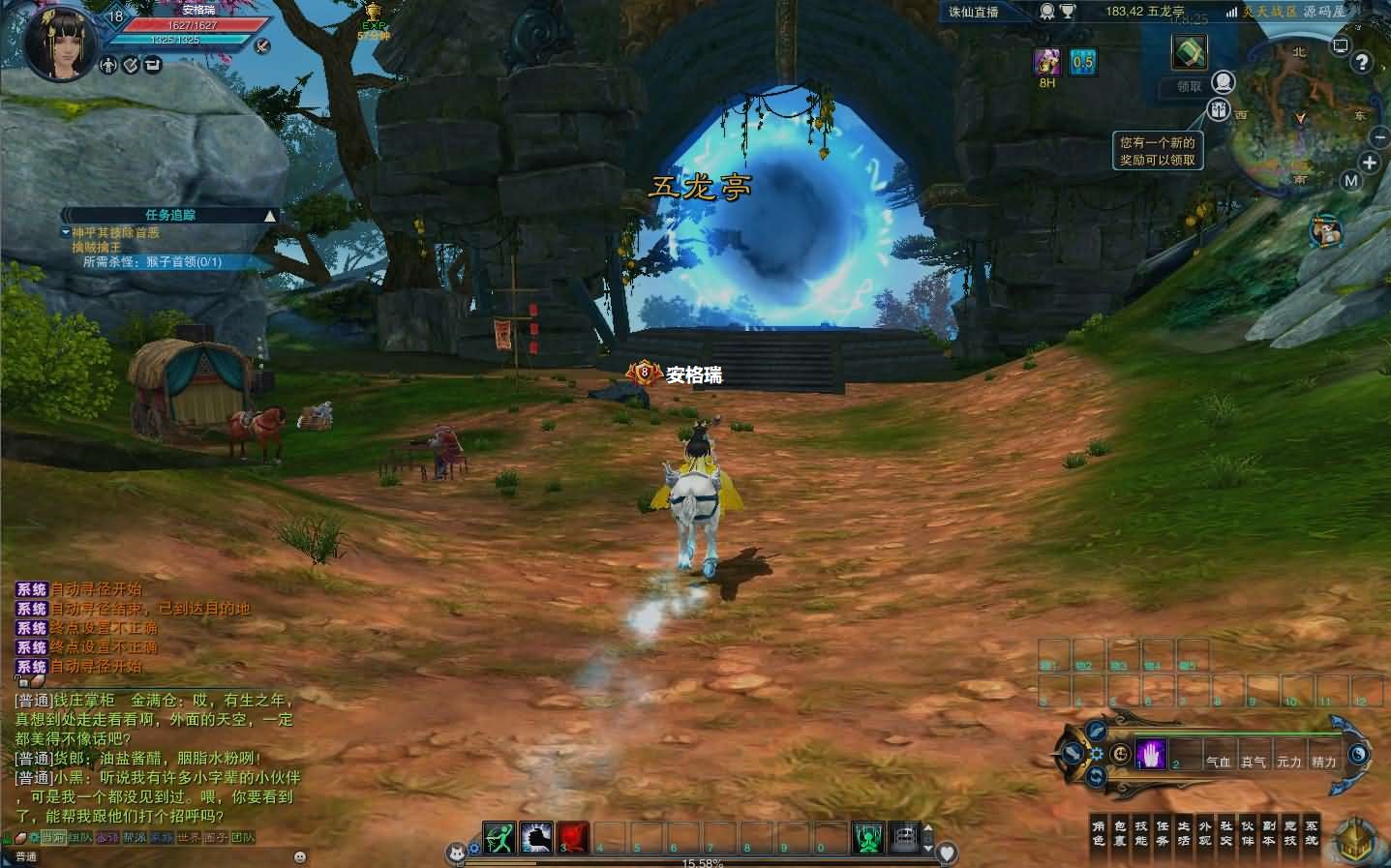Click the blue feather flight icon
This screenshot has width=1391, height=868.
1095,733
